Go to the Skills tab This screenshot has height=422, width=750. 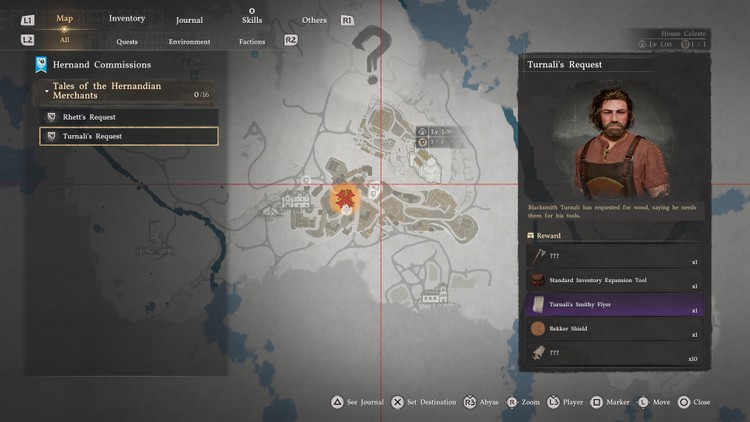[x=252, y=20]
